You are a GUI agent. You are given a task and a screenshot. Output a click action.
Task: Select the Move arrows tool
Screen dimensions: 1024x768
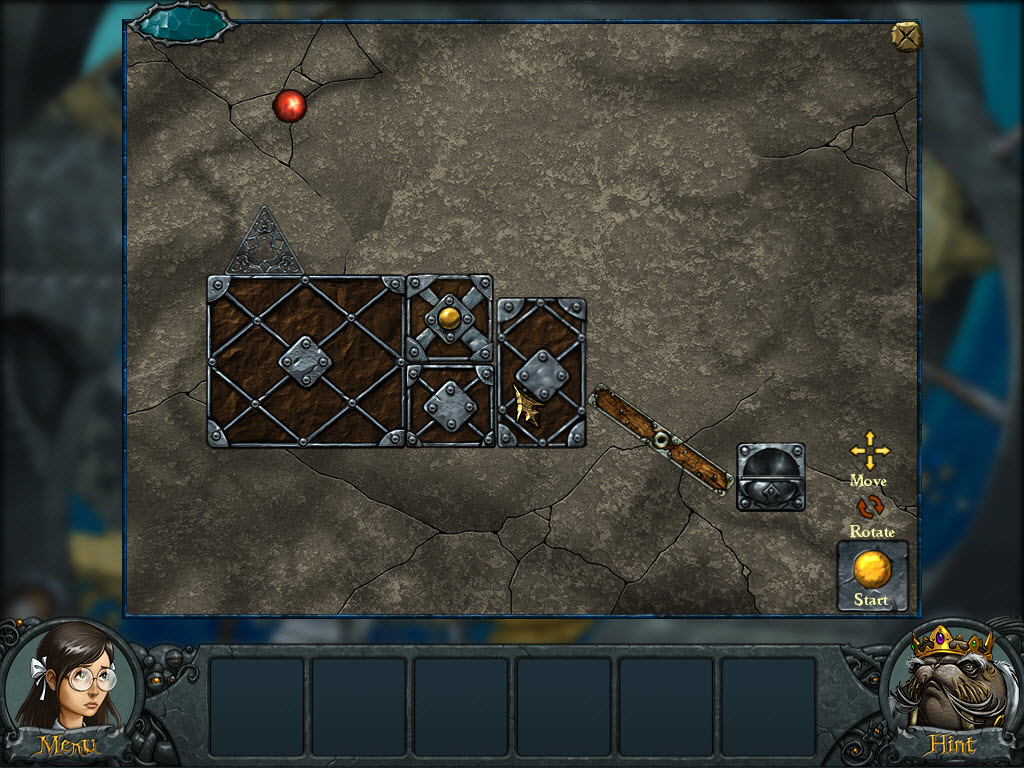[869, 451]
